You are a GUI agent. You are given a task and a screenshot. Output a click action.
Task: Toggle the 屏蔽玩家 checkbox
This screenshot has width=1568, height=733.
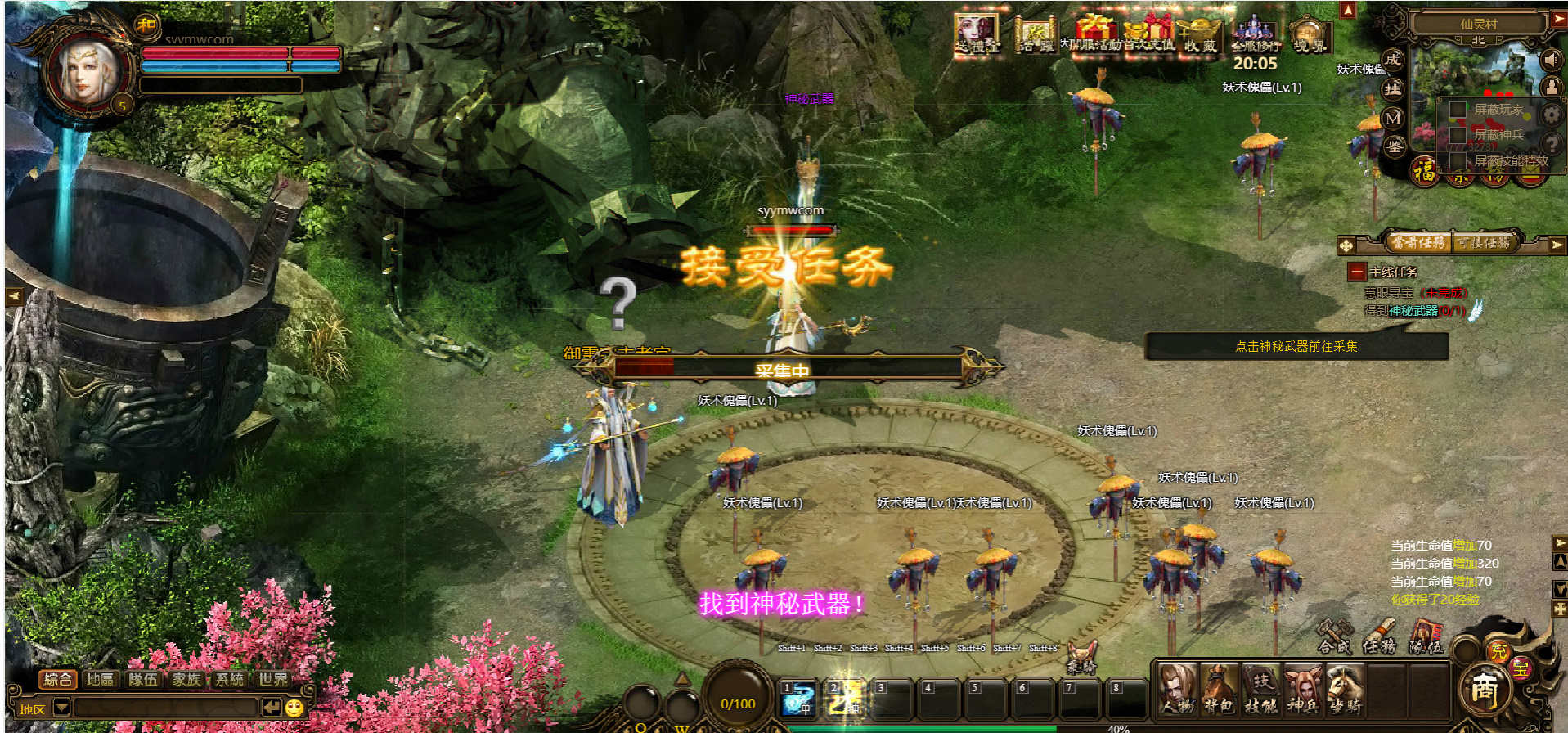(1458, 110)
